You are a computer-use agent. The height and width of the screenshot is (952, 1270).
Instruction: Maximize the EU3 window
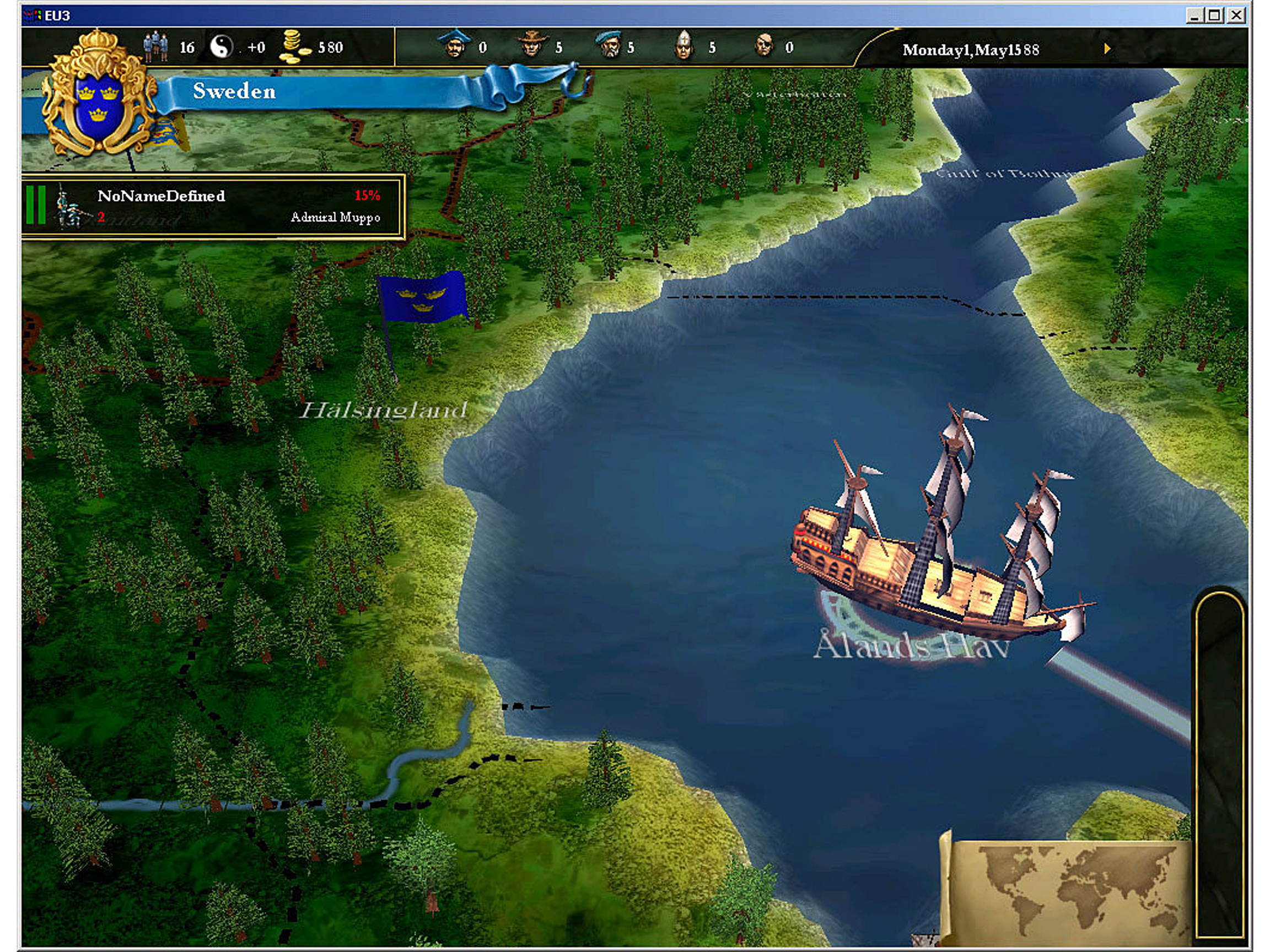[x=1215, y=15]
